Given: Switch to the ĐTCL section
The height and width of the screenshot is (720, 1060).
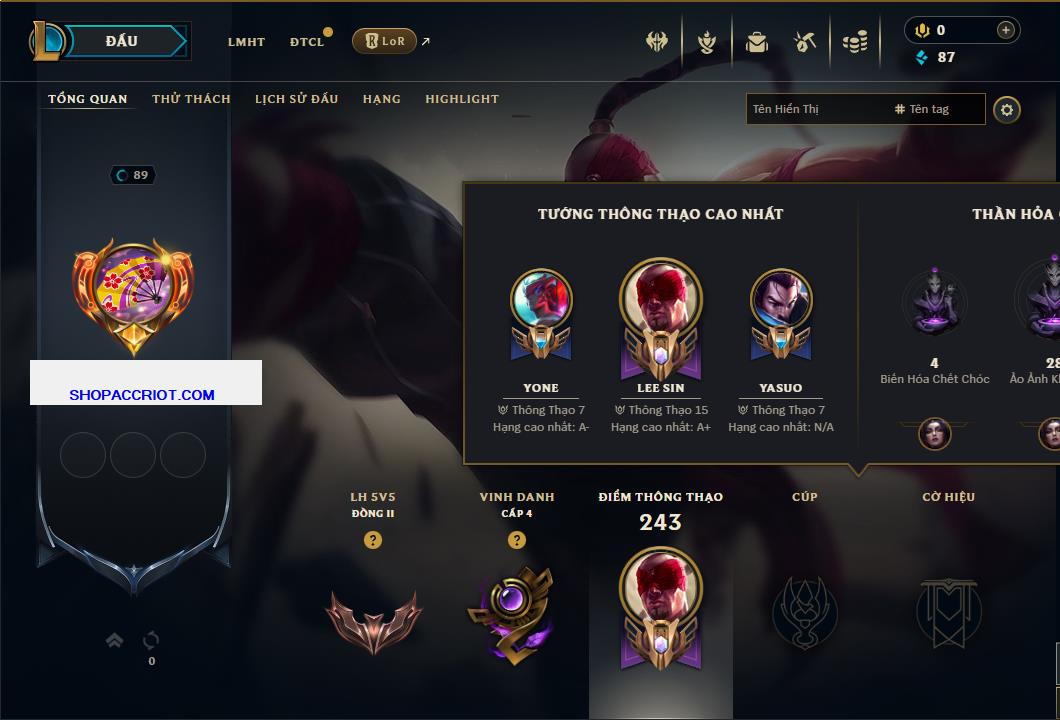Looking at the screenshot, I should tap(307, 42).
